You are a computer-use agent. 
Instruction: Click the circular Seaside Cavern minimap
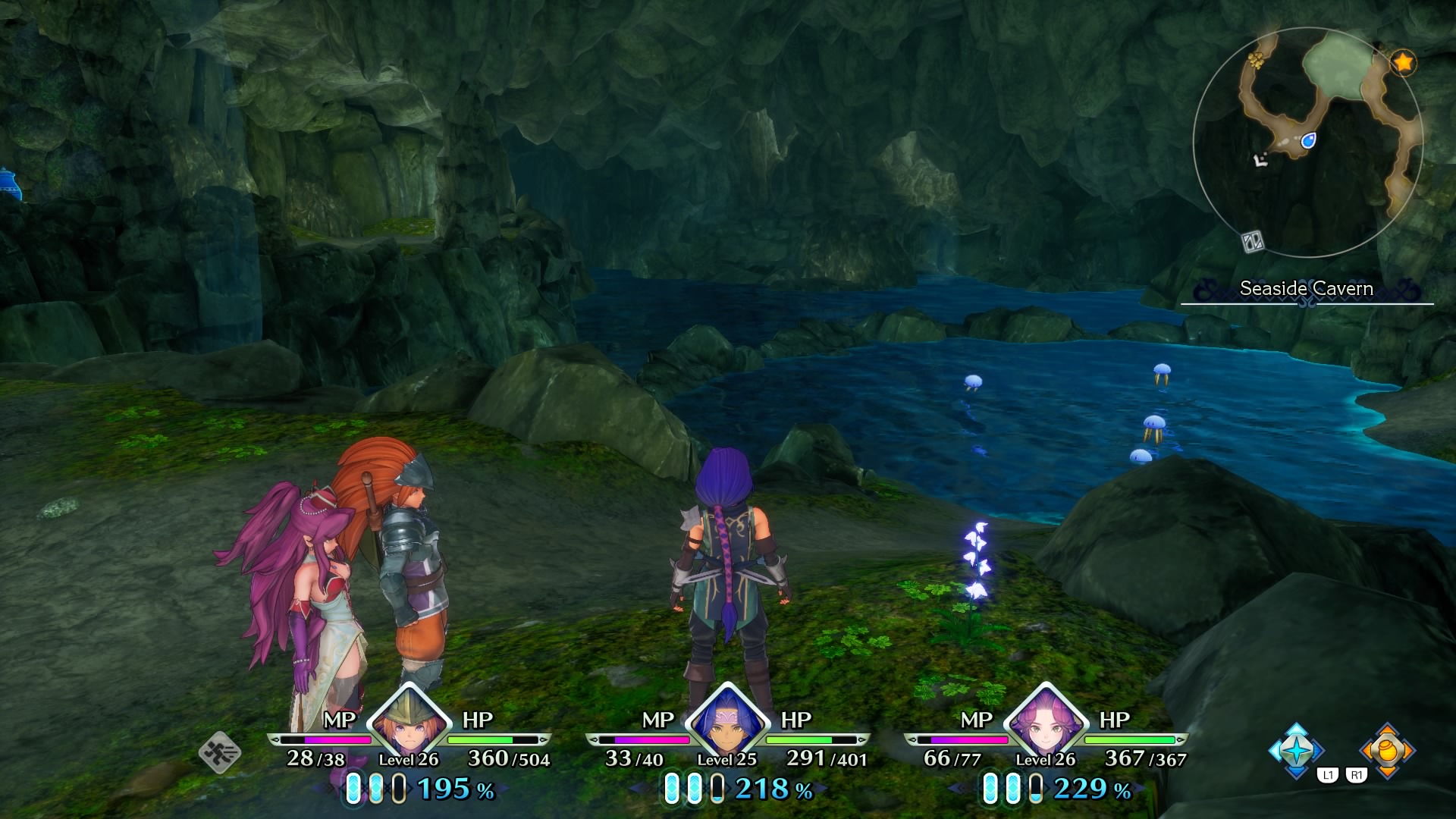pos(1307,143)
